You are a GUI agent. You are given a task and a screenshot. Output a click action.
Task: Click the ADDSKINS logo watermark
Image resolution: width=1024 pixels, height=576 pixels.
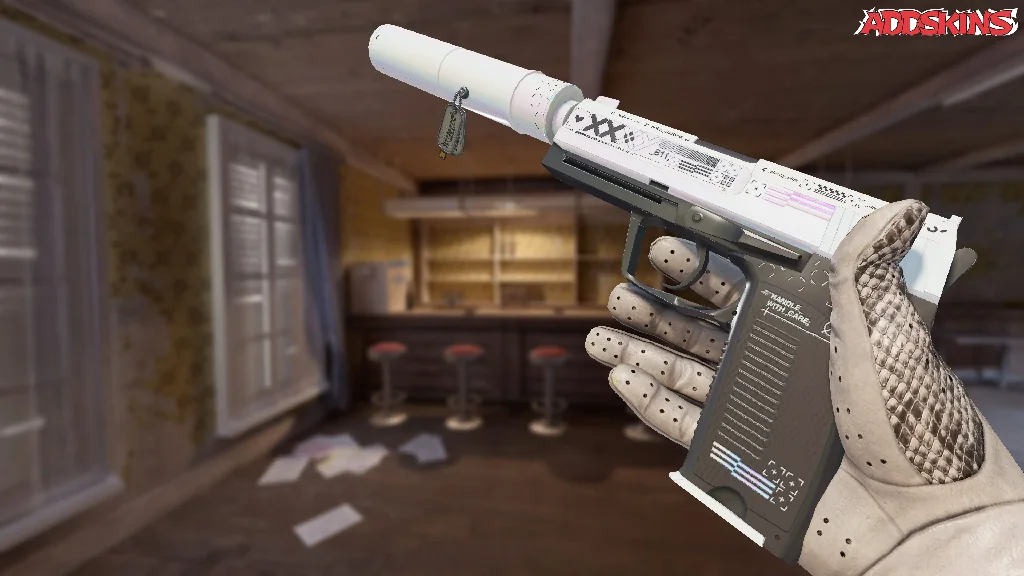pos(937,22)
